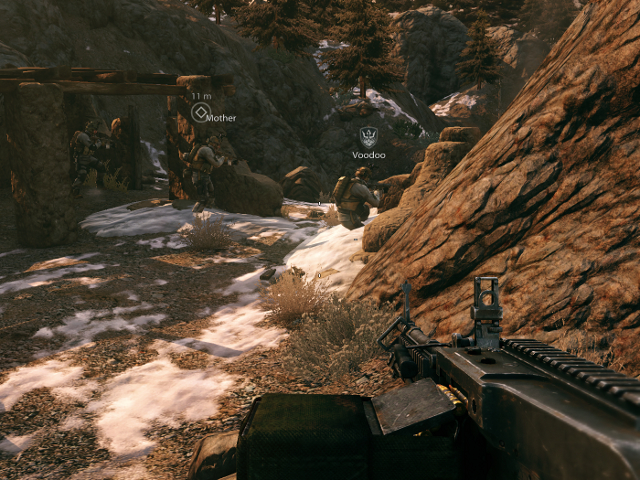Select the Voodoo squadmate emblem marker

coord(368,137)
